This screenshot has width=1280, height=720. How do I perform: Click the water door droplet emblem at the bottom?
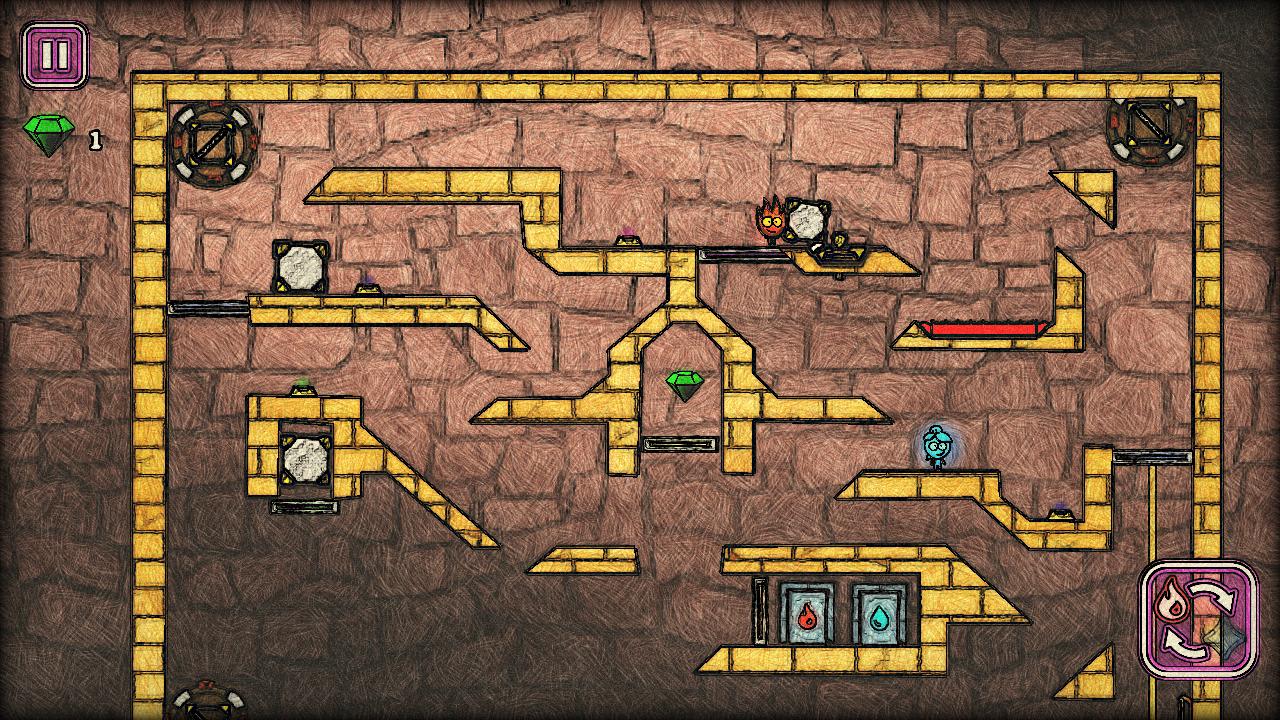tap(880, 618)
